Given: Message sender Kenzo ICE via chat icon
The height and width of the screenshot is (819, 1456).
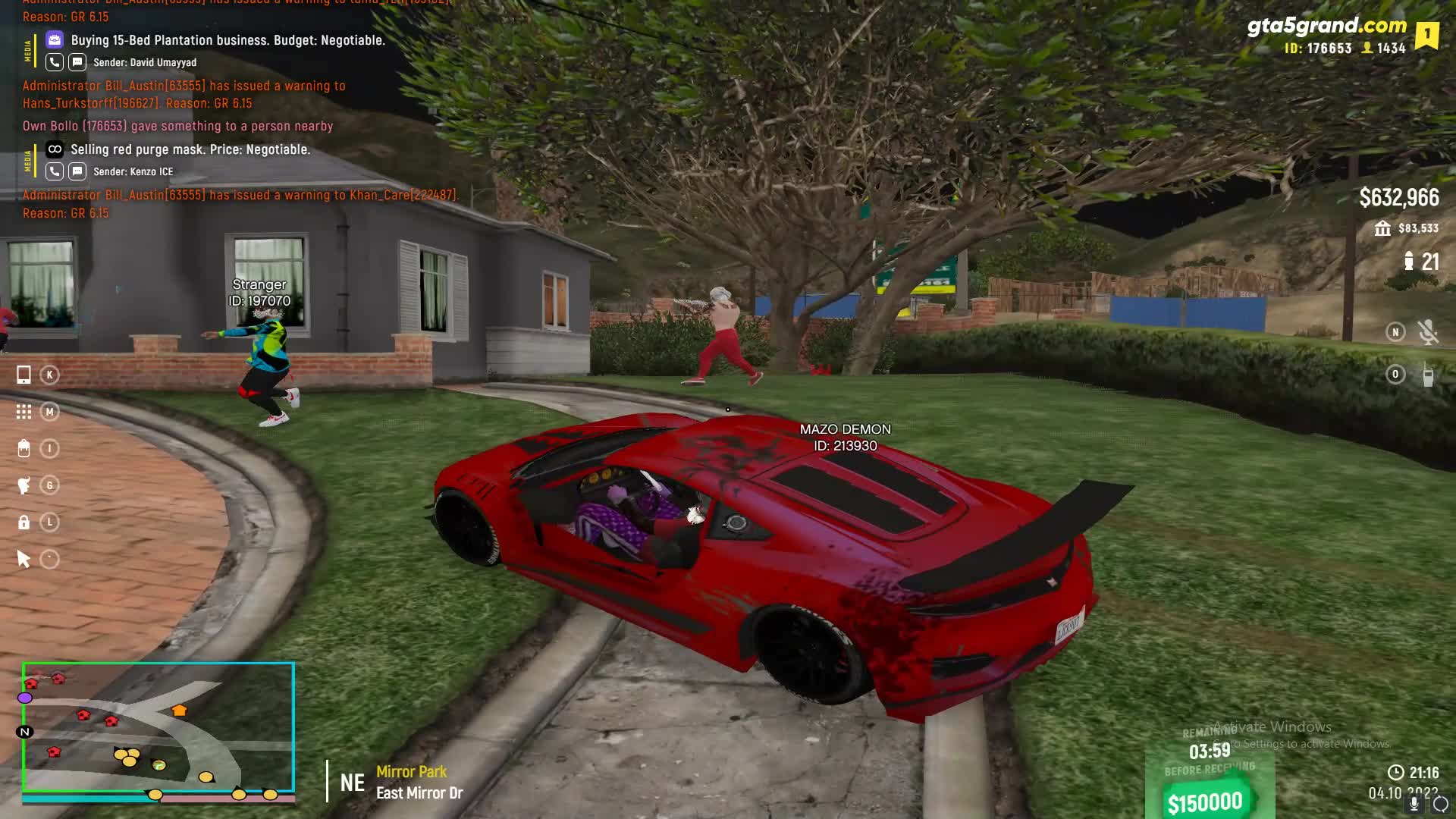Looking at the screenshot, I should click(77, 171).
